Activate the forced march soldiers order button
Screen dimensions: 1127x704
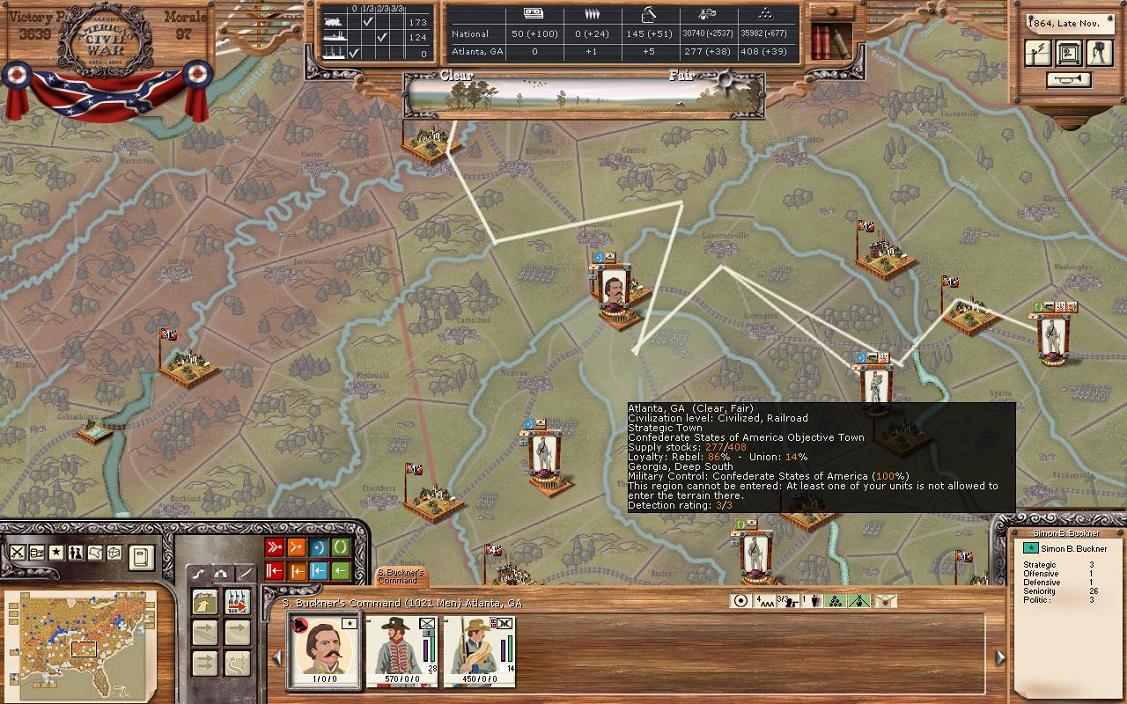[237, 602]
